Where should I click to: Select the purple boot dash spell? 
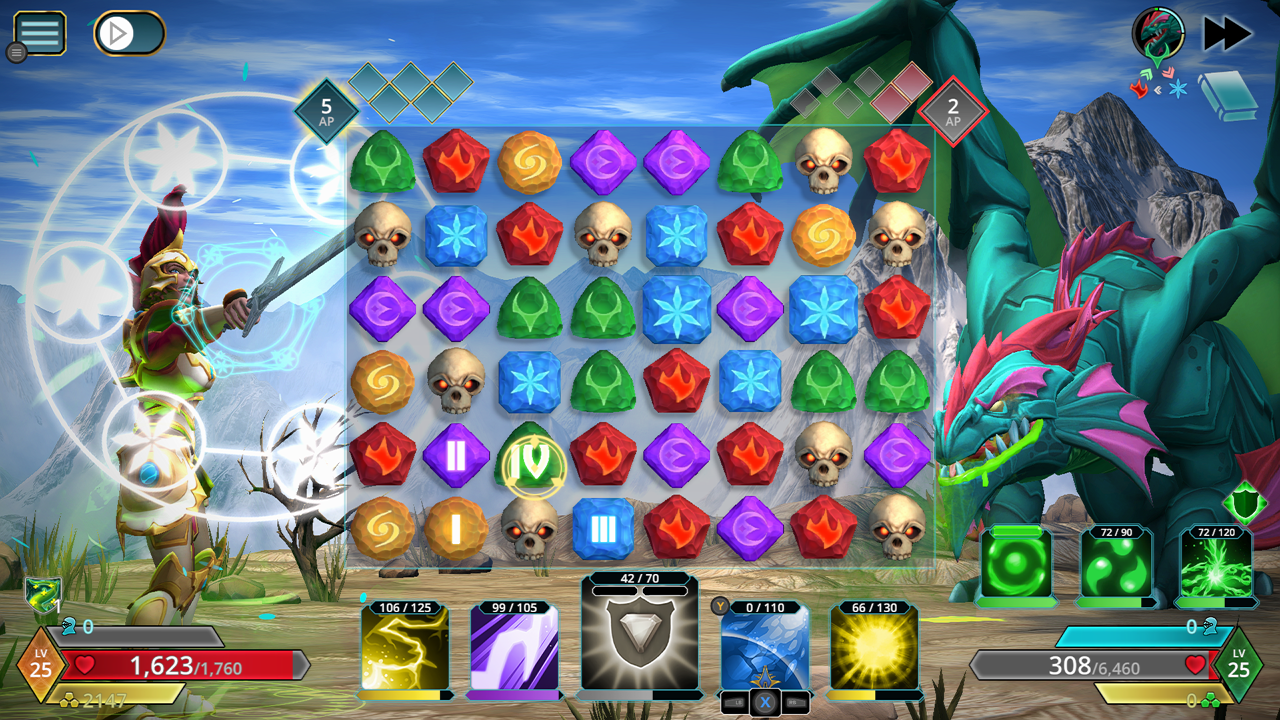tap(516, 650)
